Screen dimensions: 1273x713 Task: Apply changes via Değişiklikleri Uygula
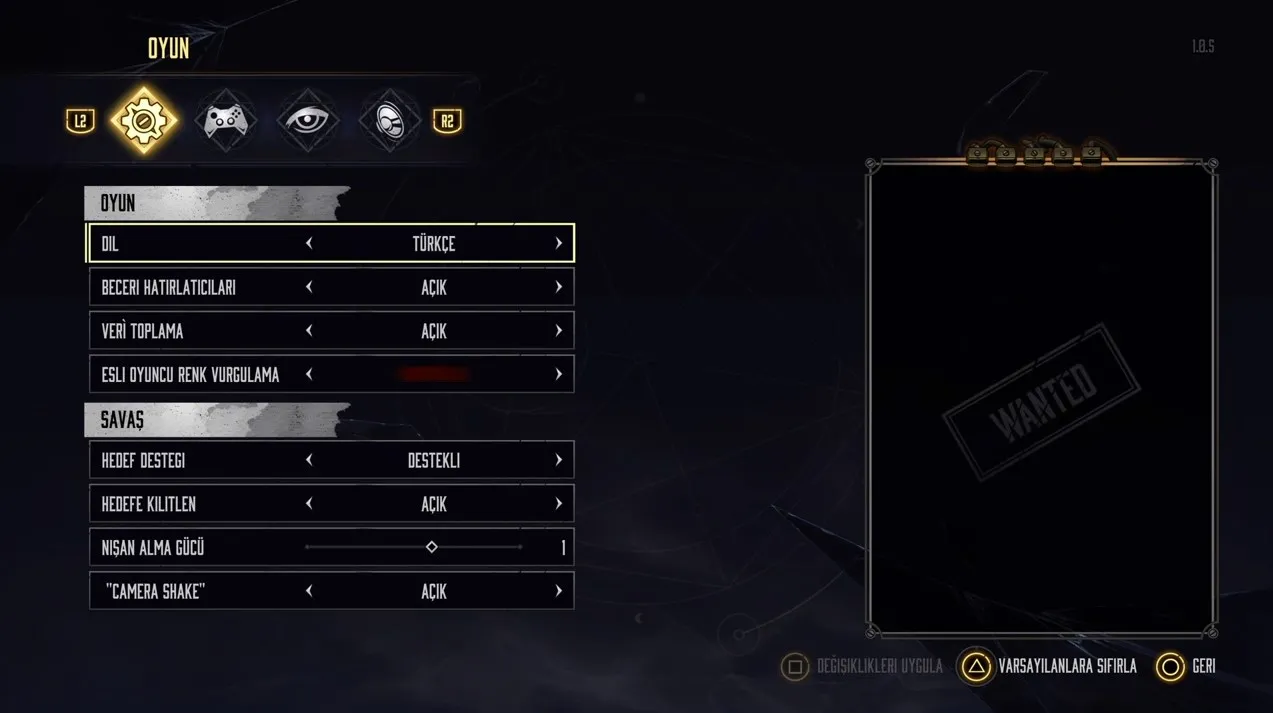863,667
